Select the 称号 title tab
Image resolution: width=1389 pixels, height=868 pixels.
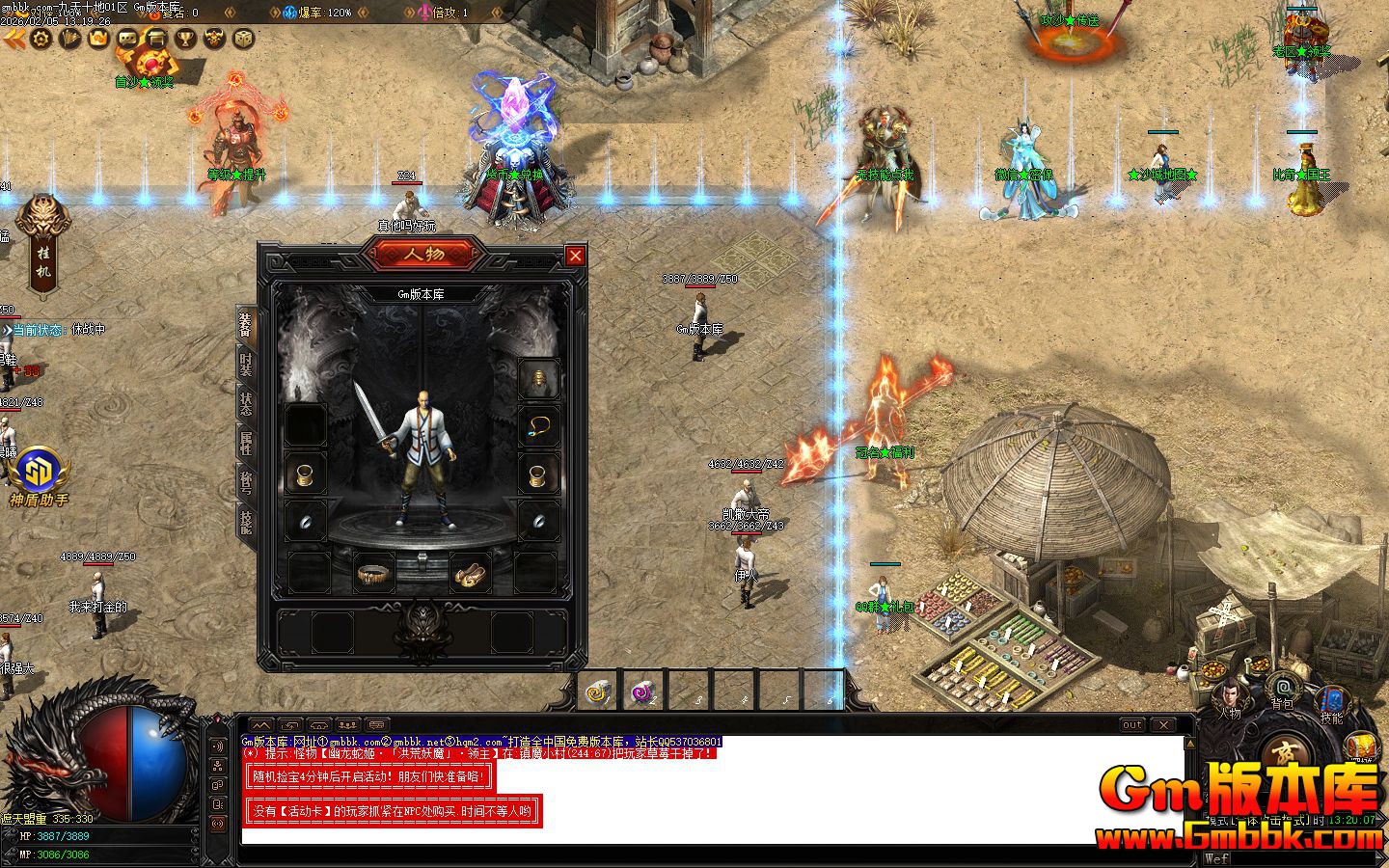point(246,480)
